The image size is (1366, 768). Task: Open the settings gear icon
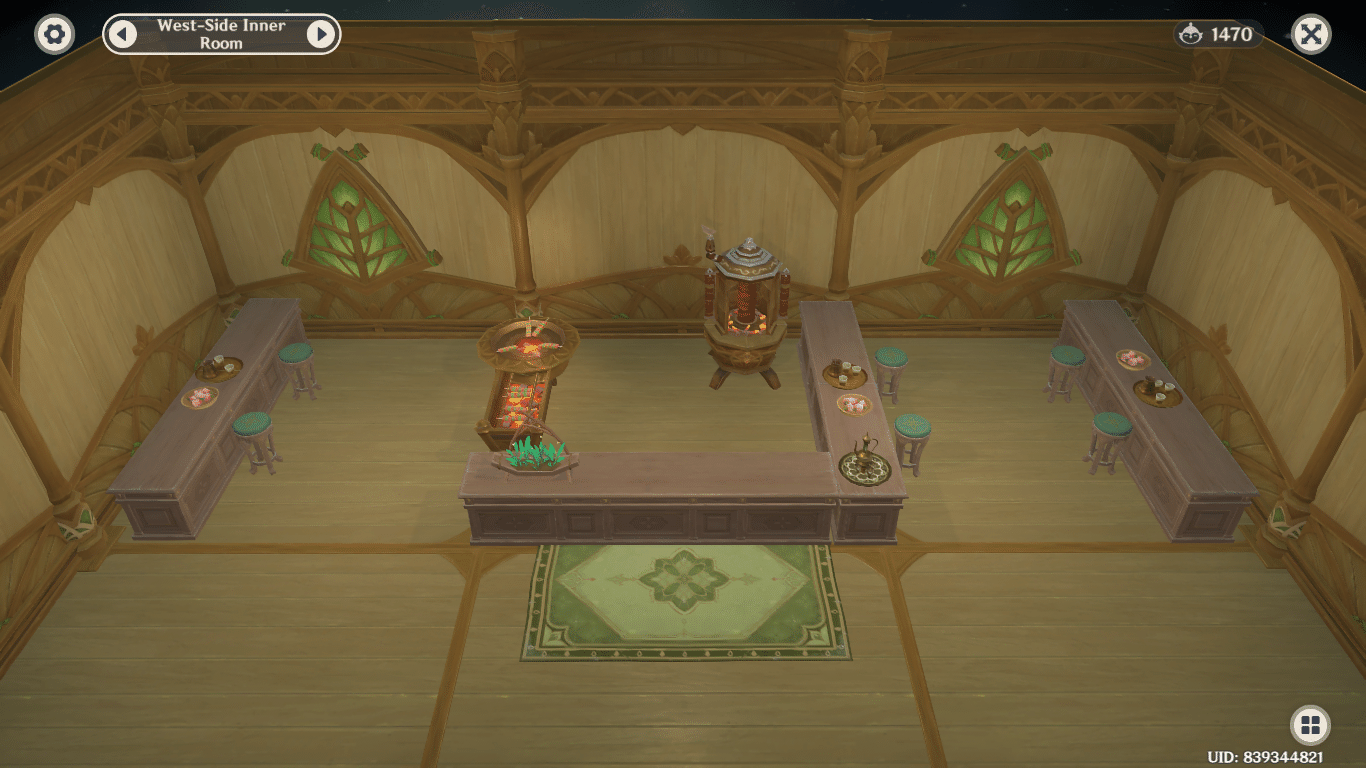(x=52, y=33)
